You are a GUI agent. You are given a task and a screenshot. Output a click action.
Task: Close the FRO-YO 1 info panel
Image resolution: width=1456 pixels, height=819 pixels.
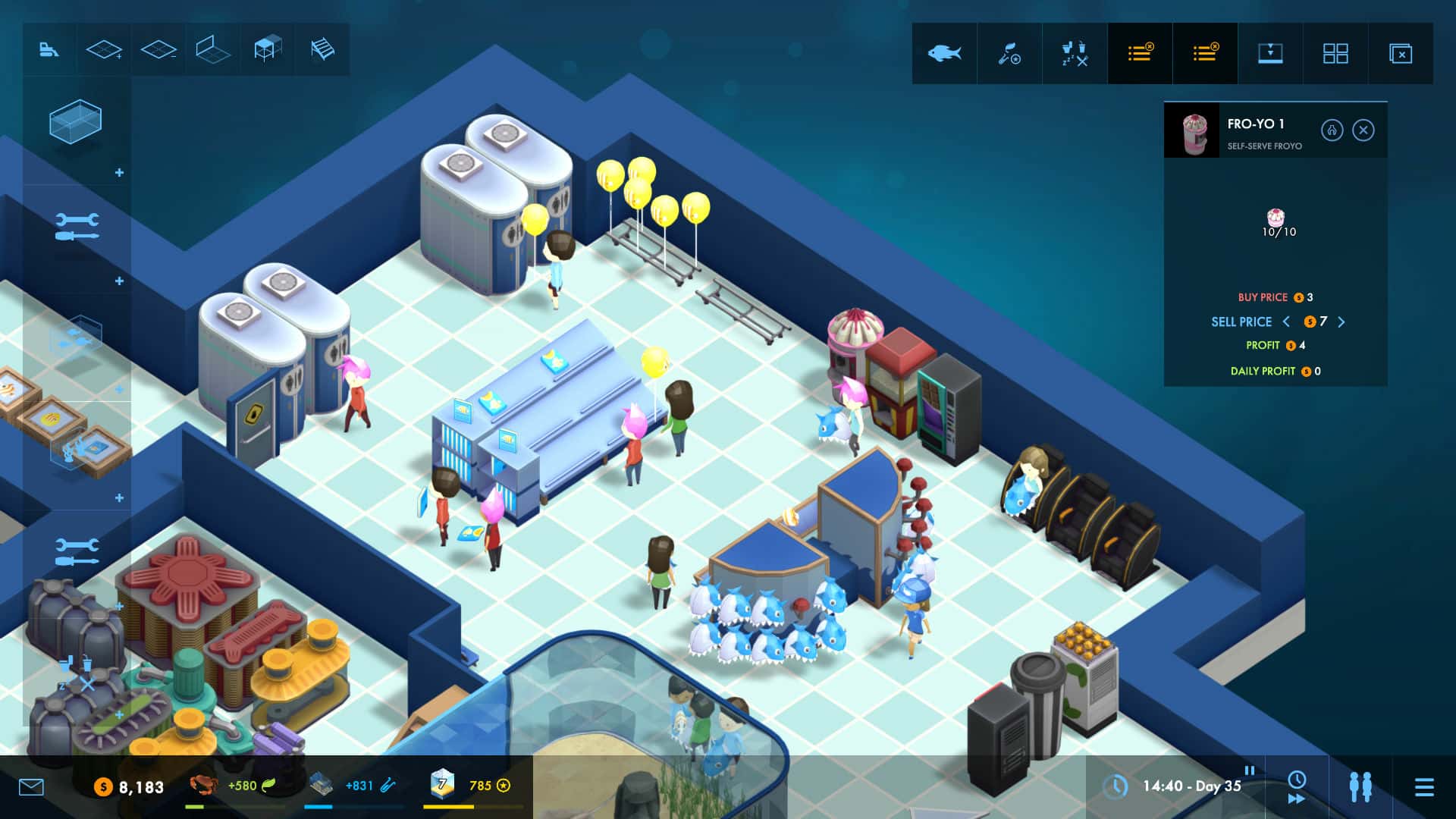click(1363, 130)
